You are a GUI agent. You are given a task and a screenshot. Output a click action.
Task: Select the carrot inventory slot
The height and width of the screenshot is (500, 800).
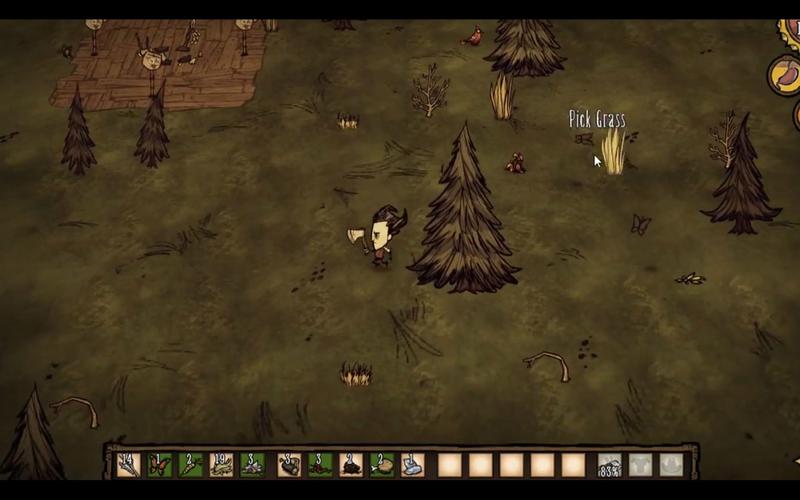(x=190, y=464)
